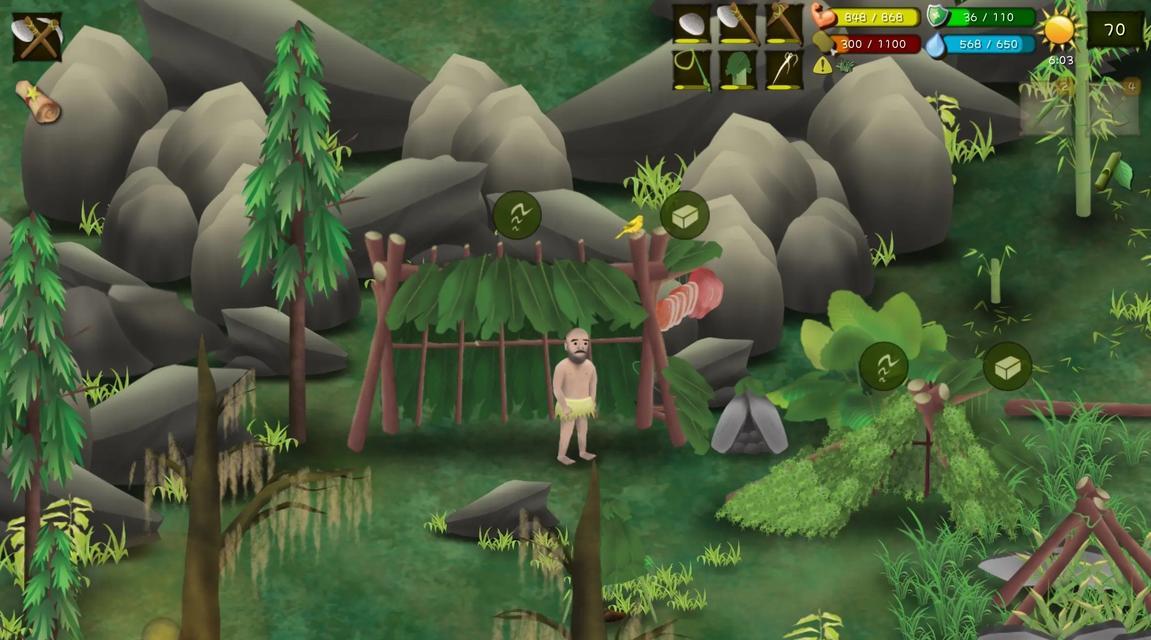Screen dimensions: 1151x640
Task: Tap the sleep icon above the leaf-roof shelter
Action: pyautogui.click(x=517, y=215)
